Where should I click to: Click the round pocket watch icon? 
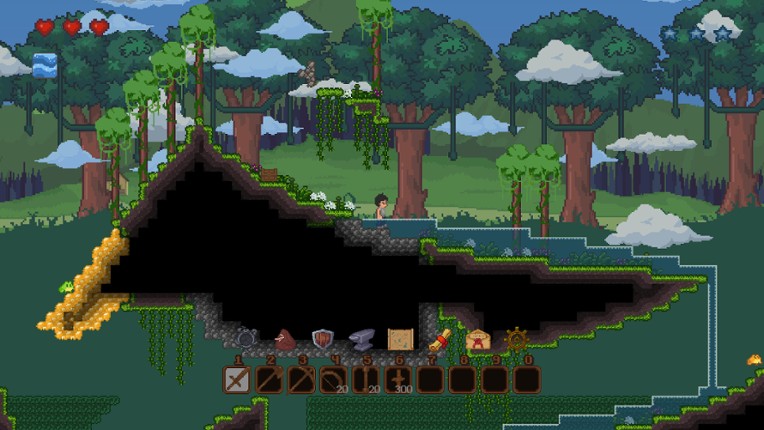pyautogui.click(x=246, y=340)
